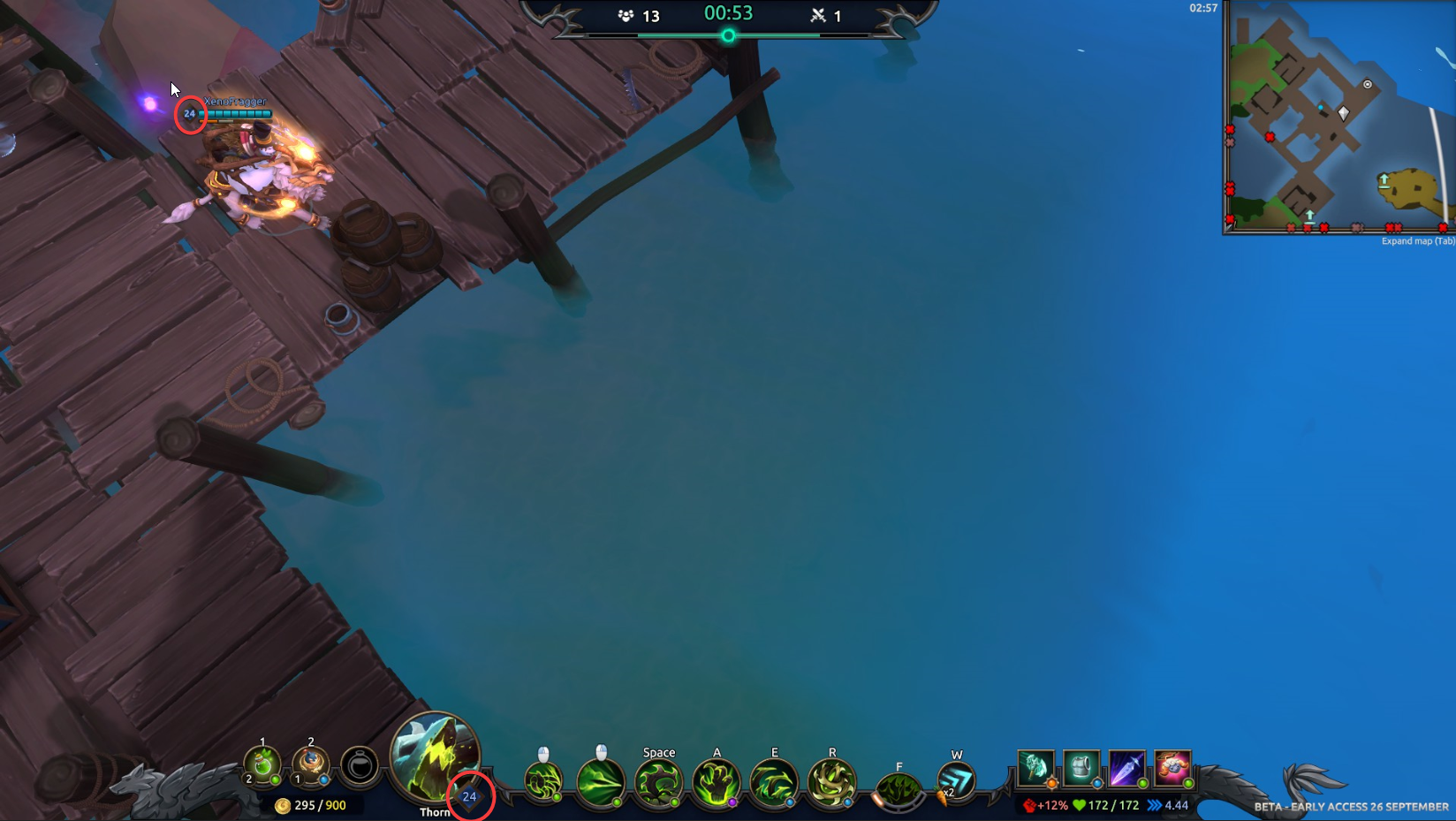Expand the map using the label
Image resolution: width=1456 pixels, height=821 pixels.
pyautogui.click(x=1417, y=241)
